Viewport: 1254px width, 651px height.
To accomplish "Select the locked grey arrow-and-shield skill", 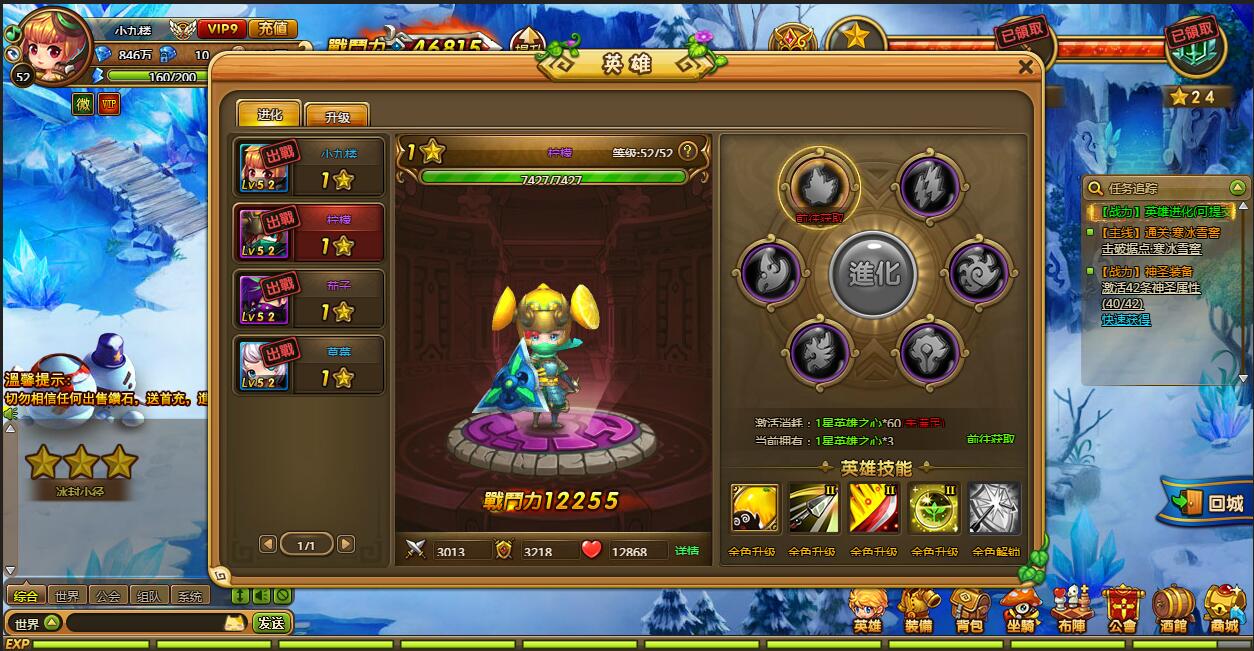I will click(994, 508).
